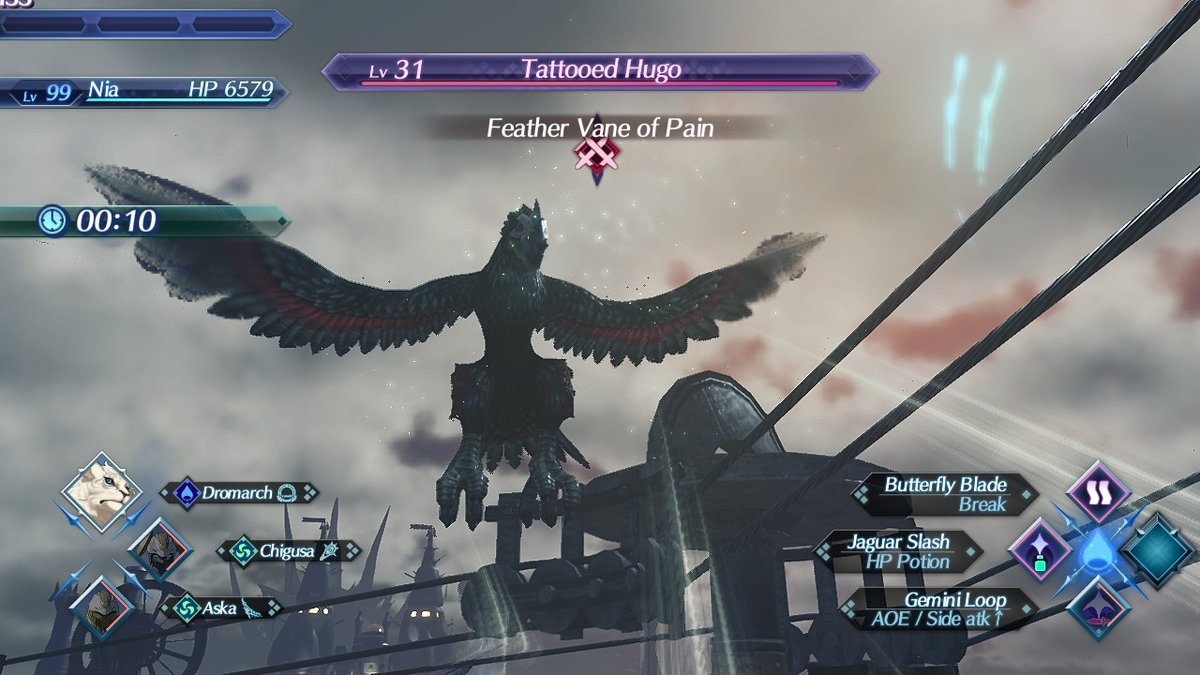Switch to the Chigusa blade portrait
This screenshot has width=1200, height=675.
tap(159, 550)
